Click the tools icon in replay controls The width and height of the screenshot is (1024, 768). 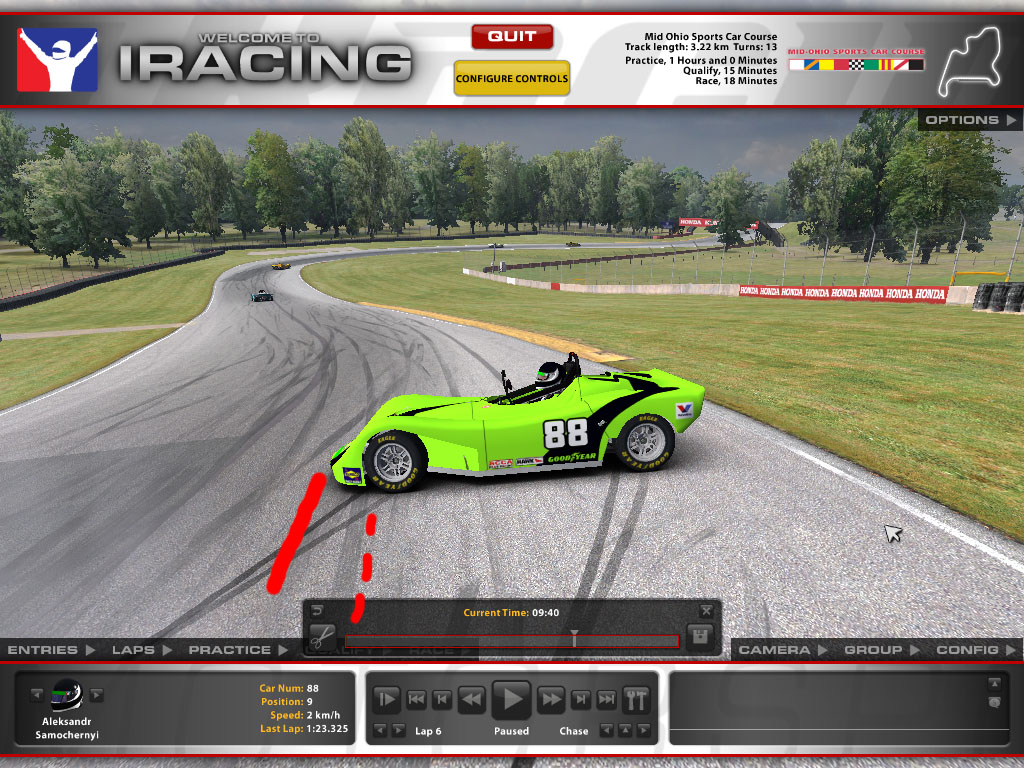(x=636, y=699)
